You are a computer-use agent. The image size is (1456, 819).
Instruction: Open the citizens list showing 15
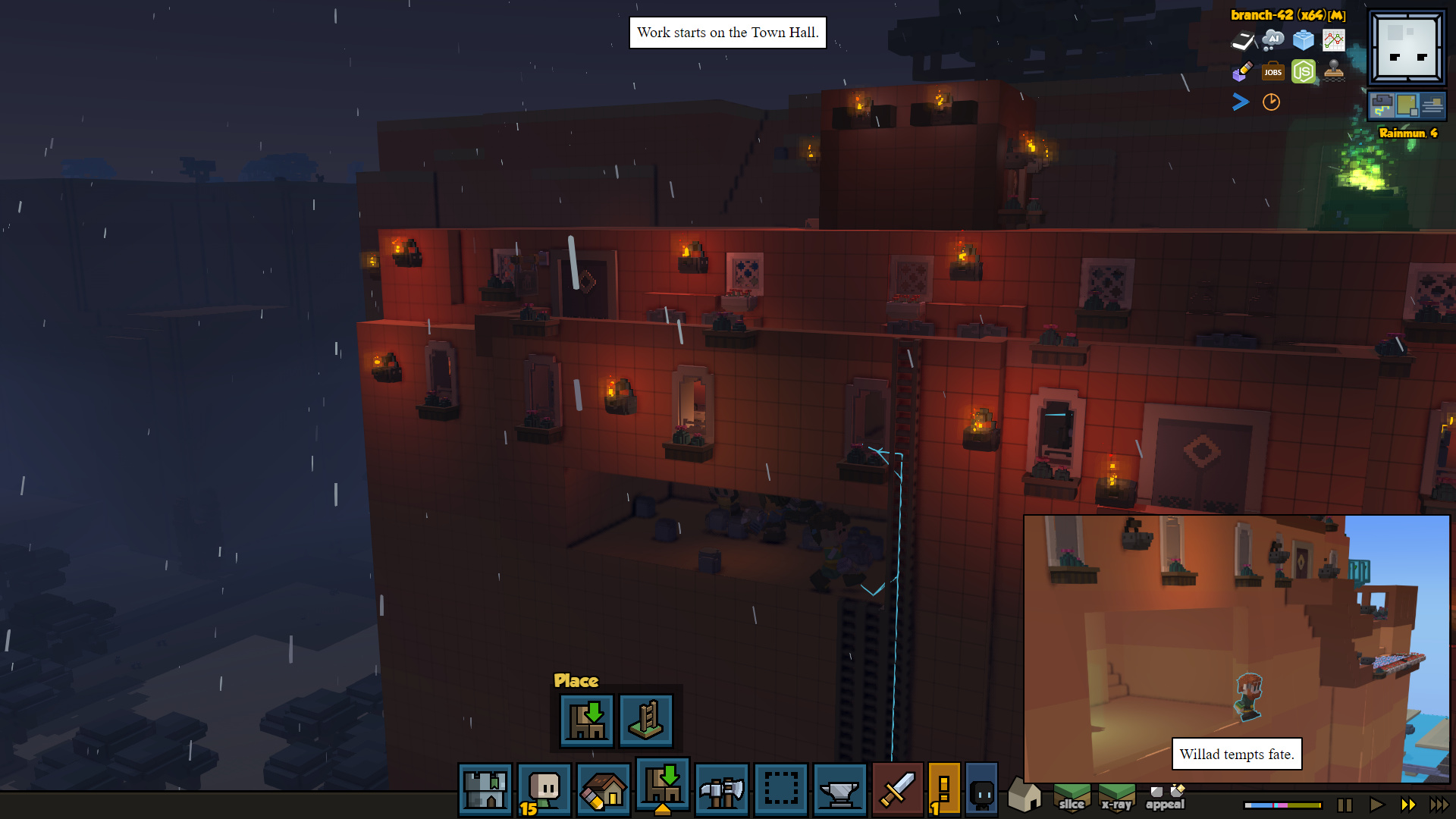tap(544, 789)
